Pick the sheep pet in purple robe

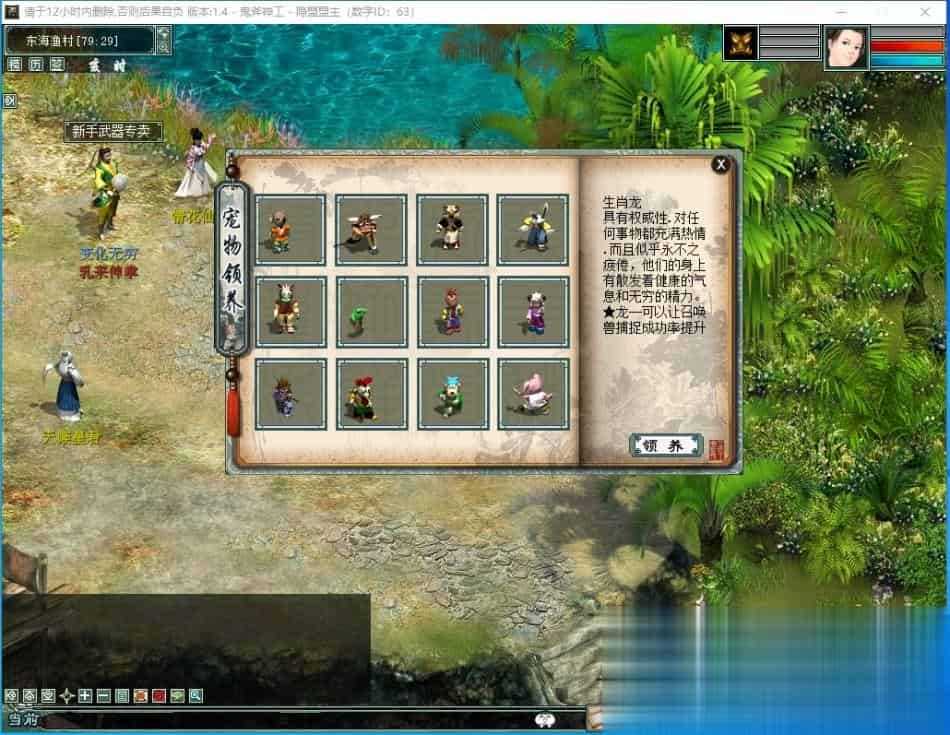533,312
